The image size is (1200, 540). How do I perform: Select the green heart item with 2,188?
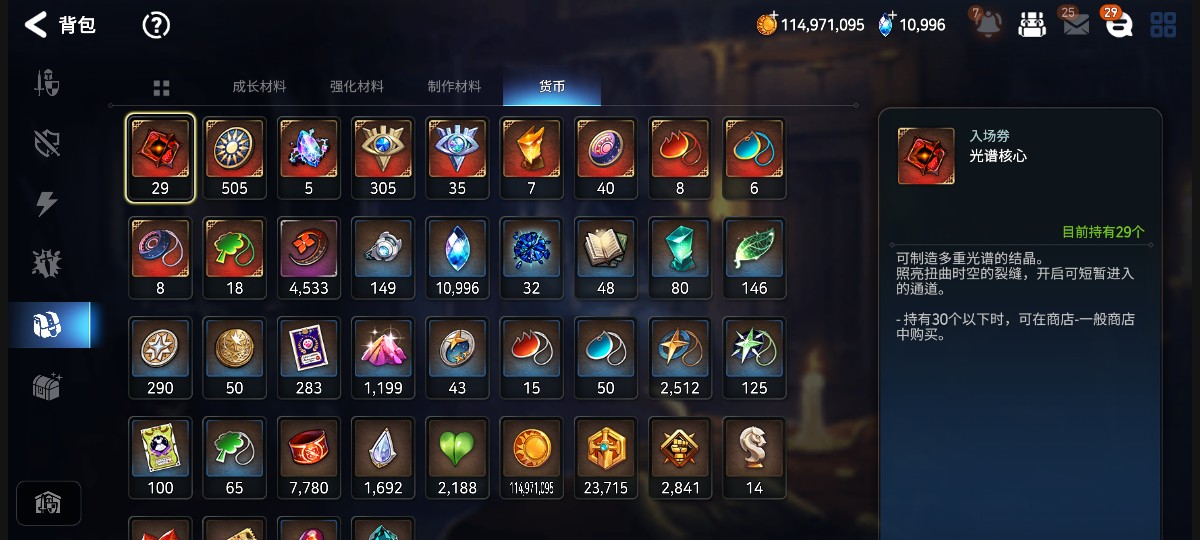(457, 458)
